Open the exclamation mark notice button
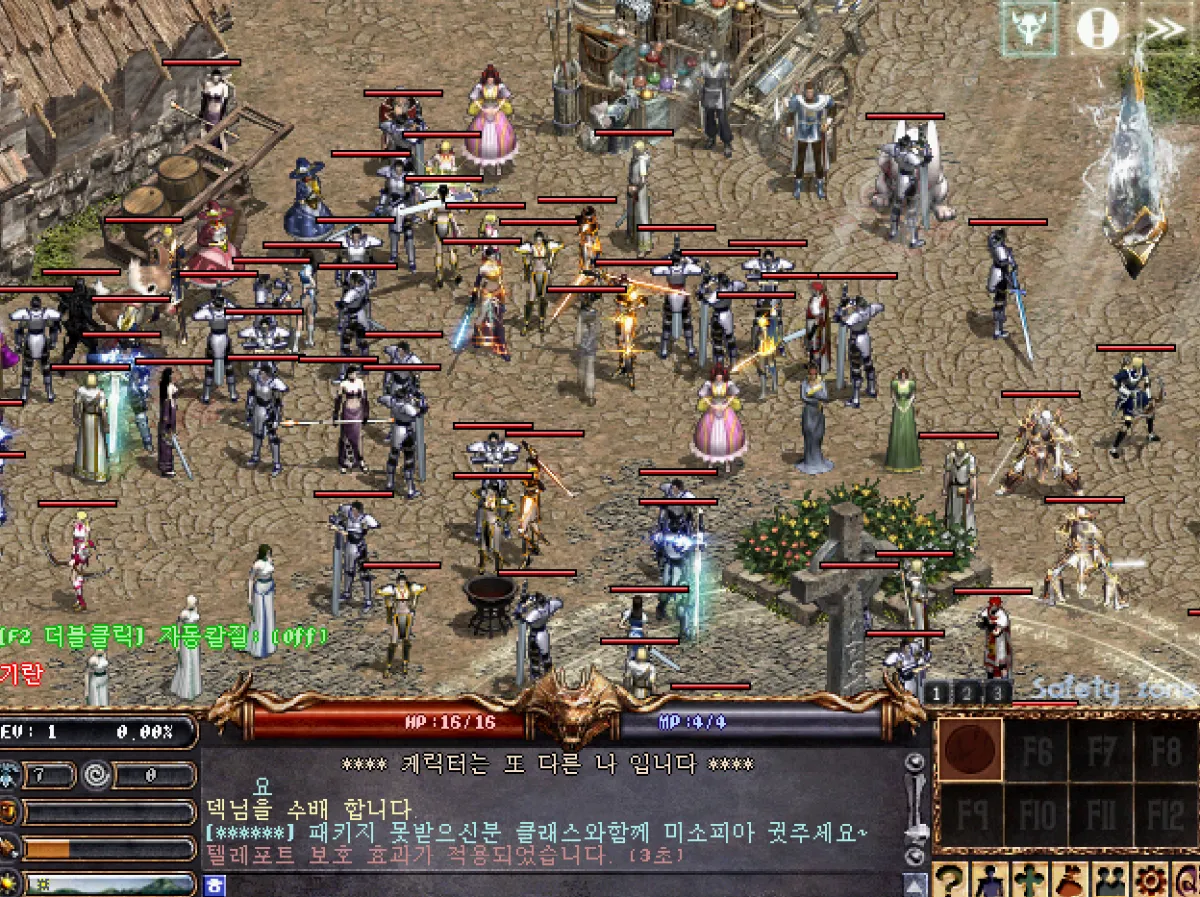 click(1098, 29)
